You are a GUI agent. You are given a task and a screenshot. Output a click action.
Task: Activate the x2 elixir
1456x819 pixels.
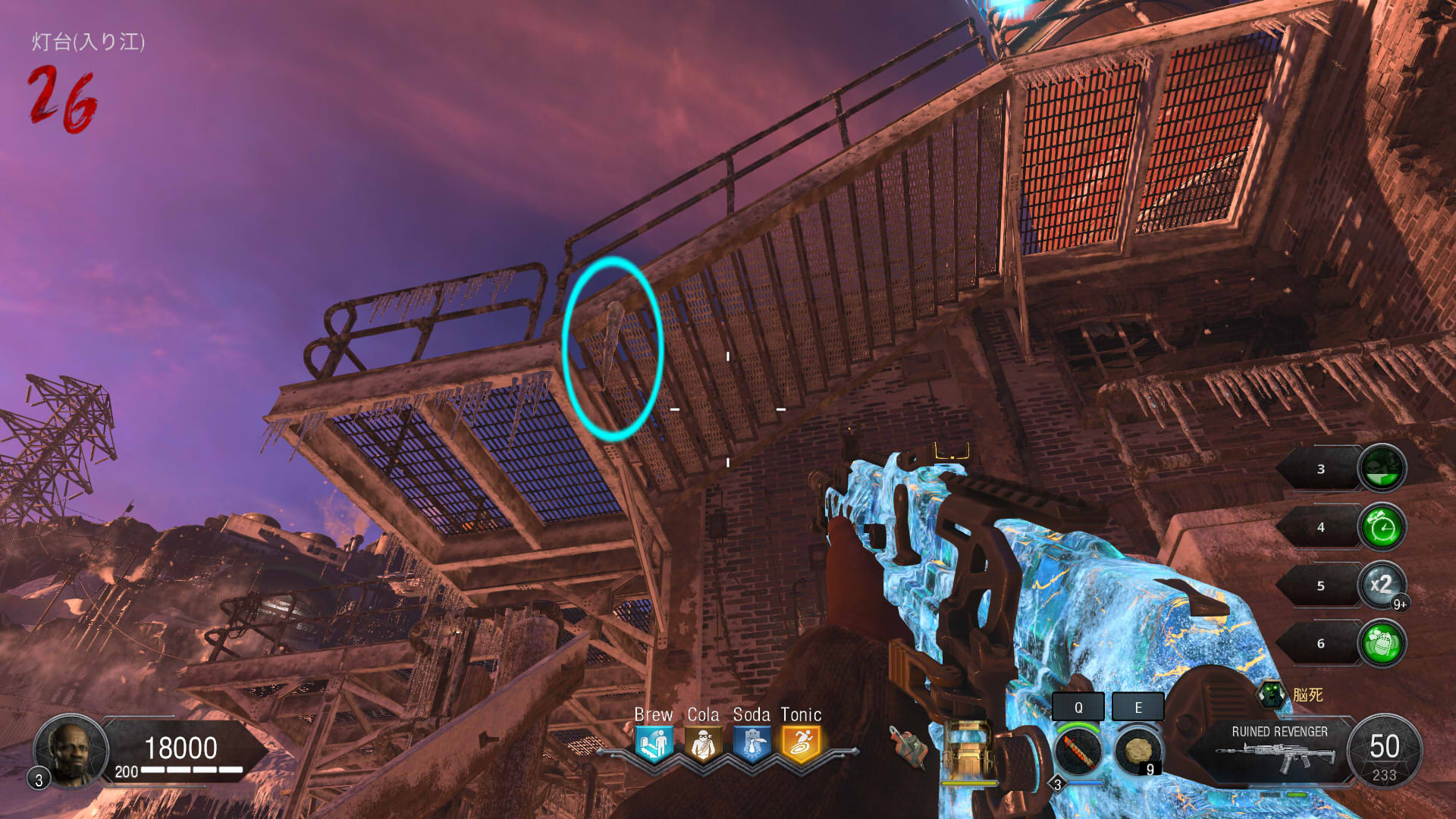click(x=1382, y=585)
